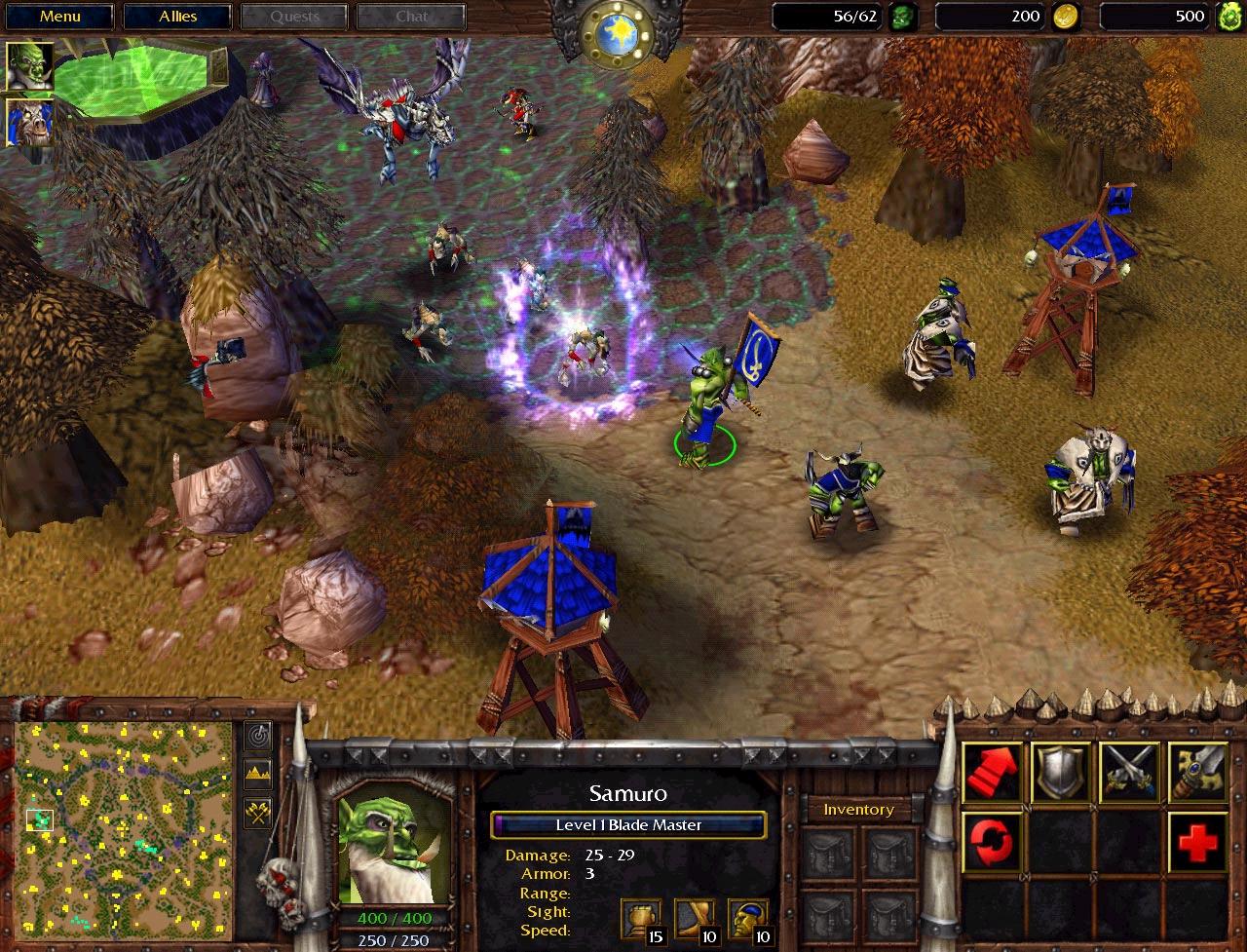Open the Menu button

(60, 17)
